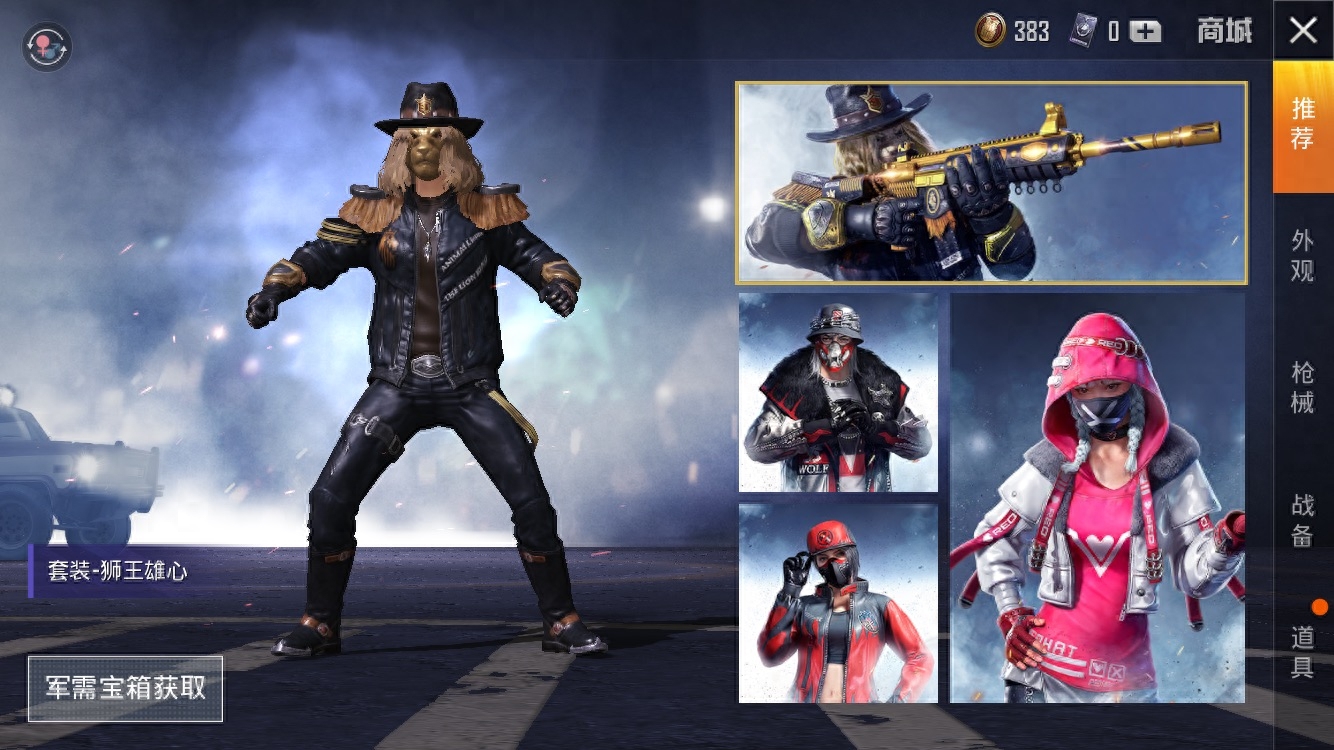Choose the wolf jacket outfit with bucket hat

pyautogui.click(x=838, y=393)
